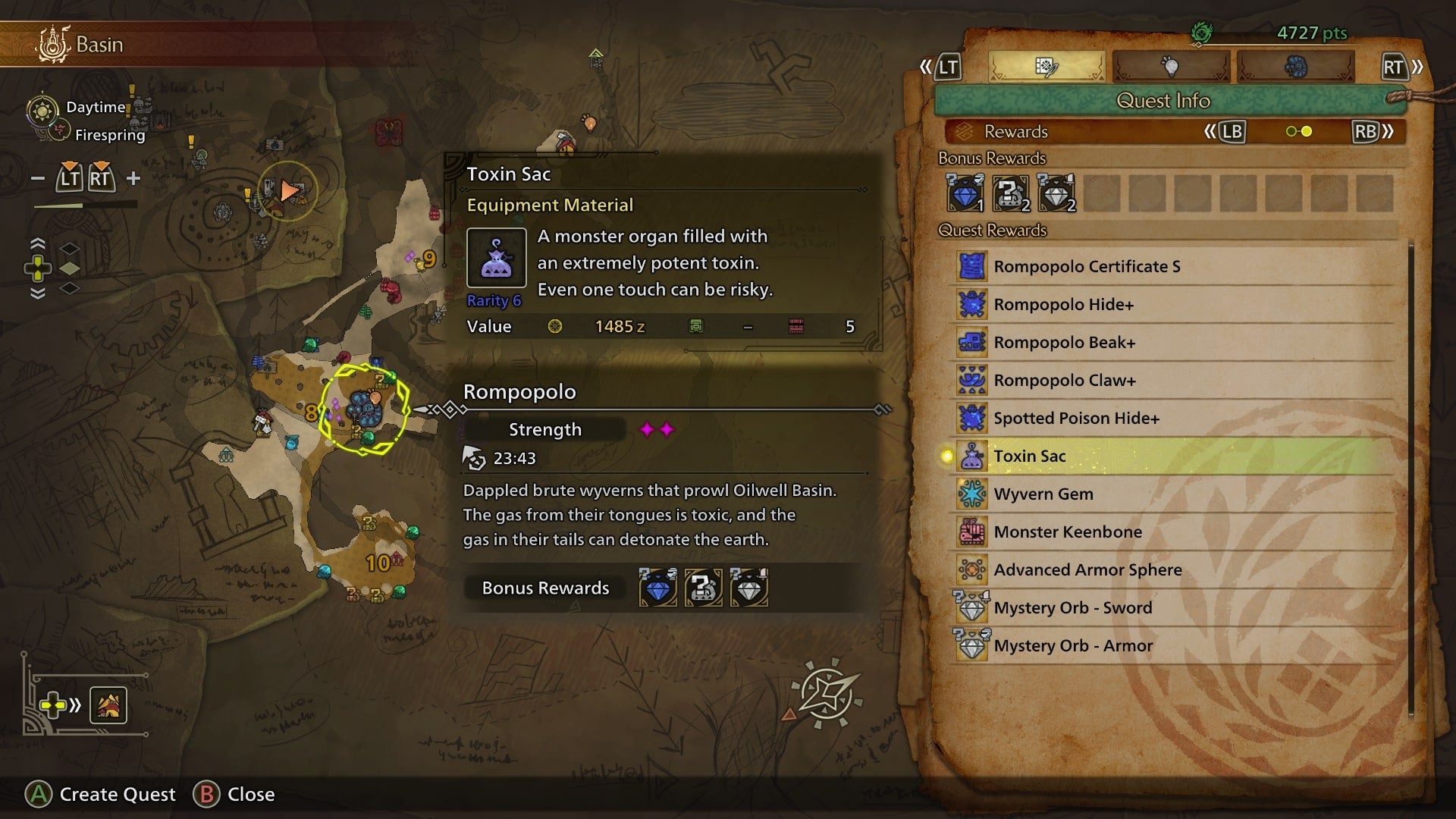
Task: Select Rompopolo Certificate S reward row
Action: tap(1086, 266)
